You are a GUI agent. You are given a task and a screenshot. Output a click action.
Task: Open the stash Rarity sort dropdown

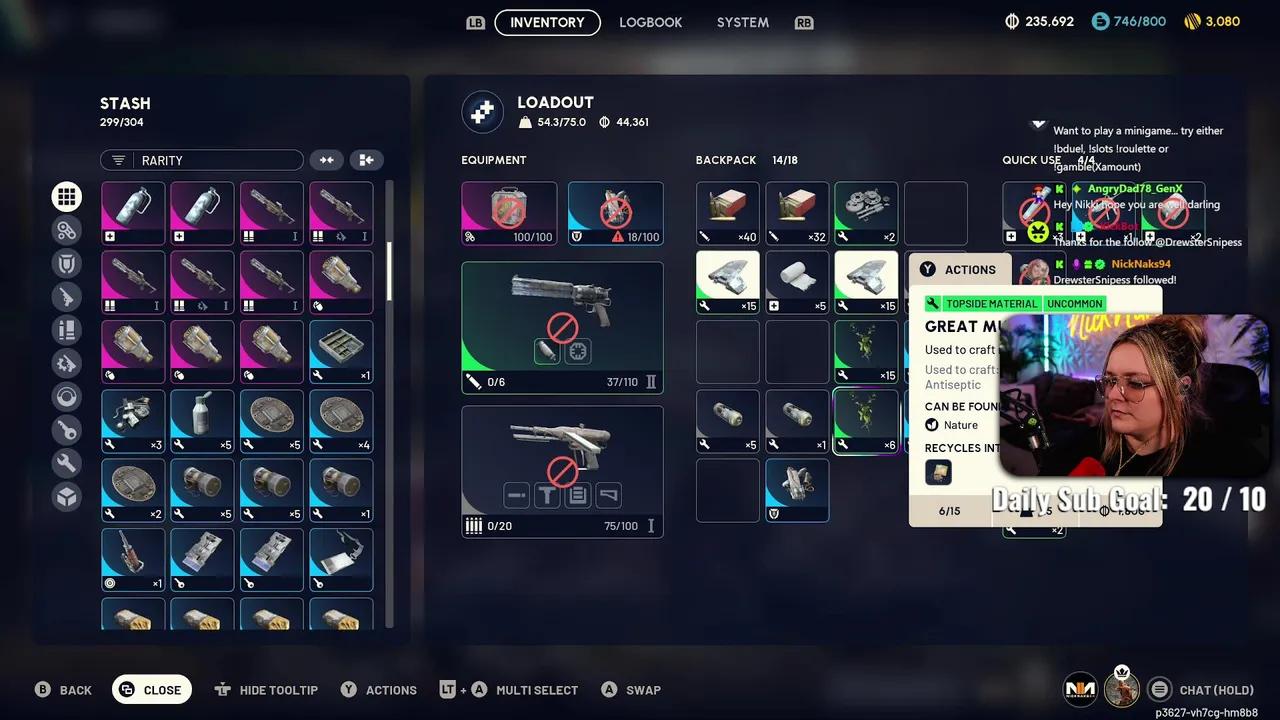pyautogui.click(x=201, y=160)
